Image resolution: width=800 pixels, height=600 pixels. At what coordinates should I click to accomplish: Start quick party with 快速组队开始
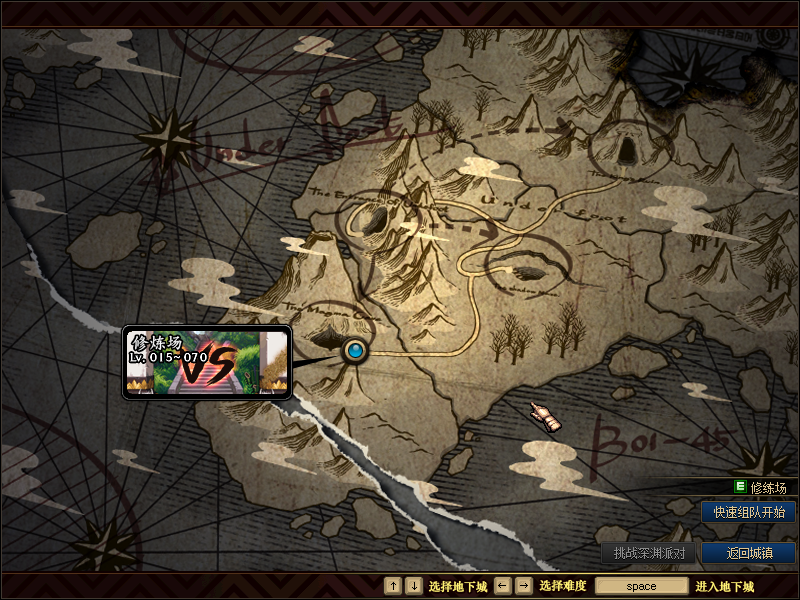749,512
